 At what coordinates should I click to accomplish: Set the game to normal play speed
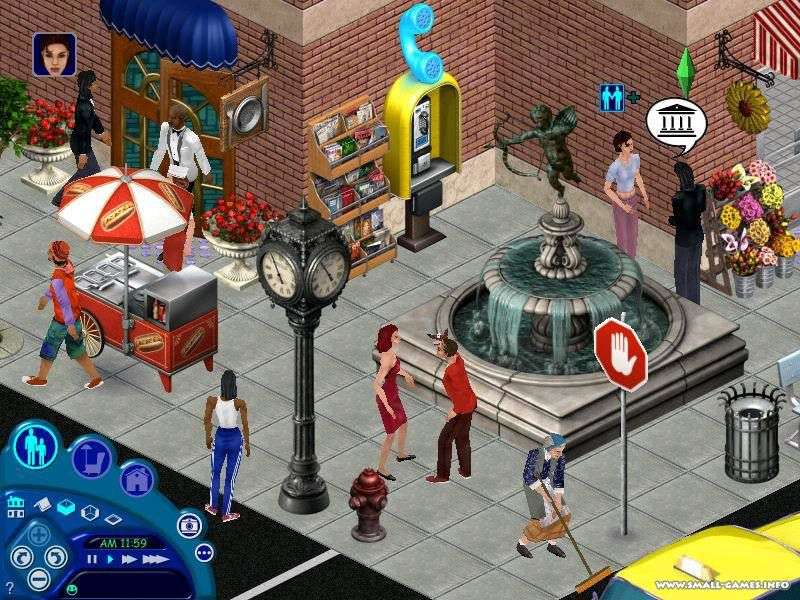(108, 559)
